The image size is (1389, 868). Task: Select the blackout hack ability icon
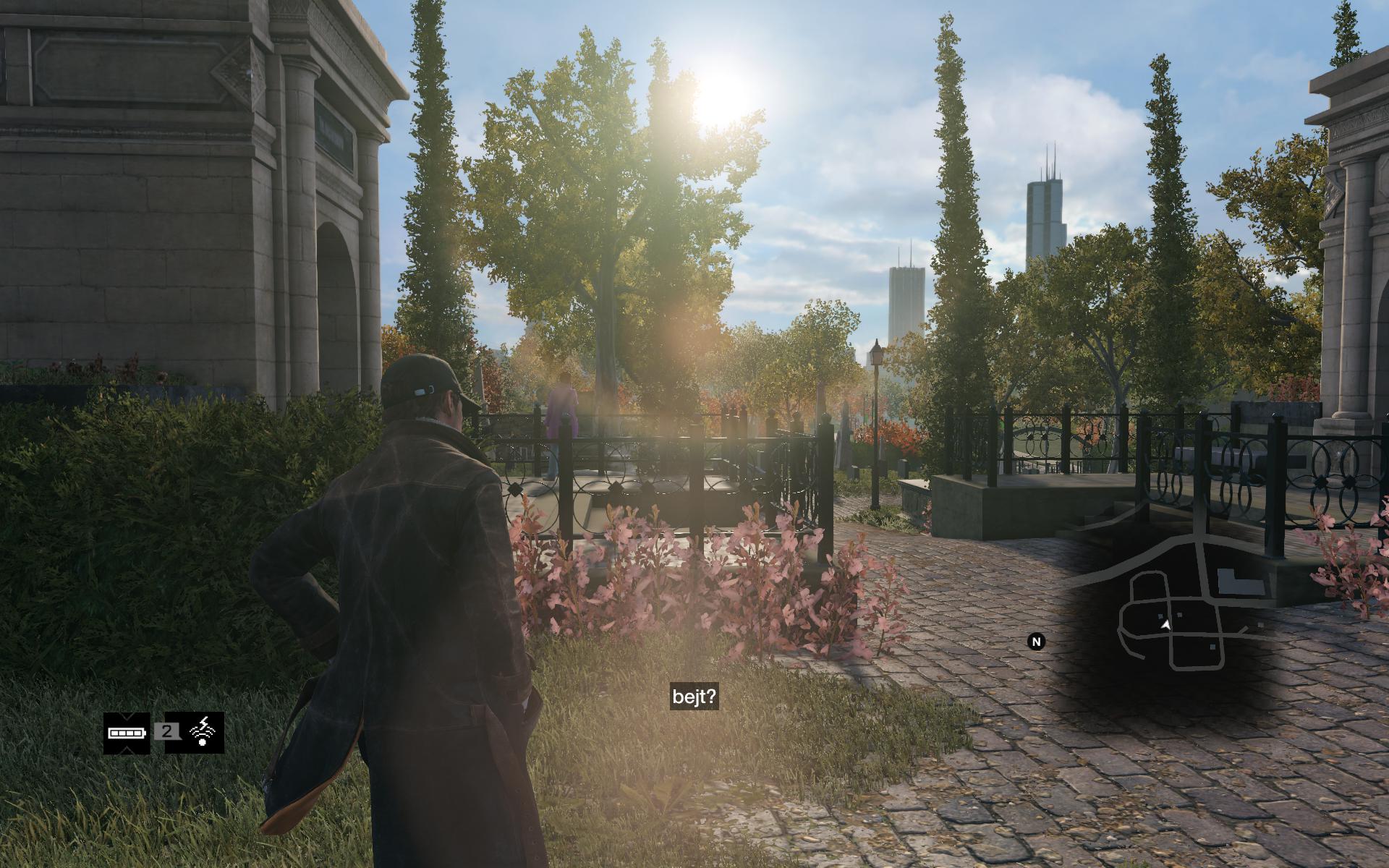click(x=203, y=732)
